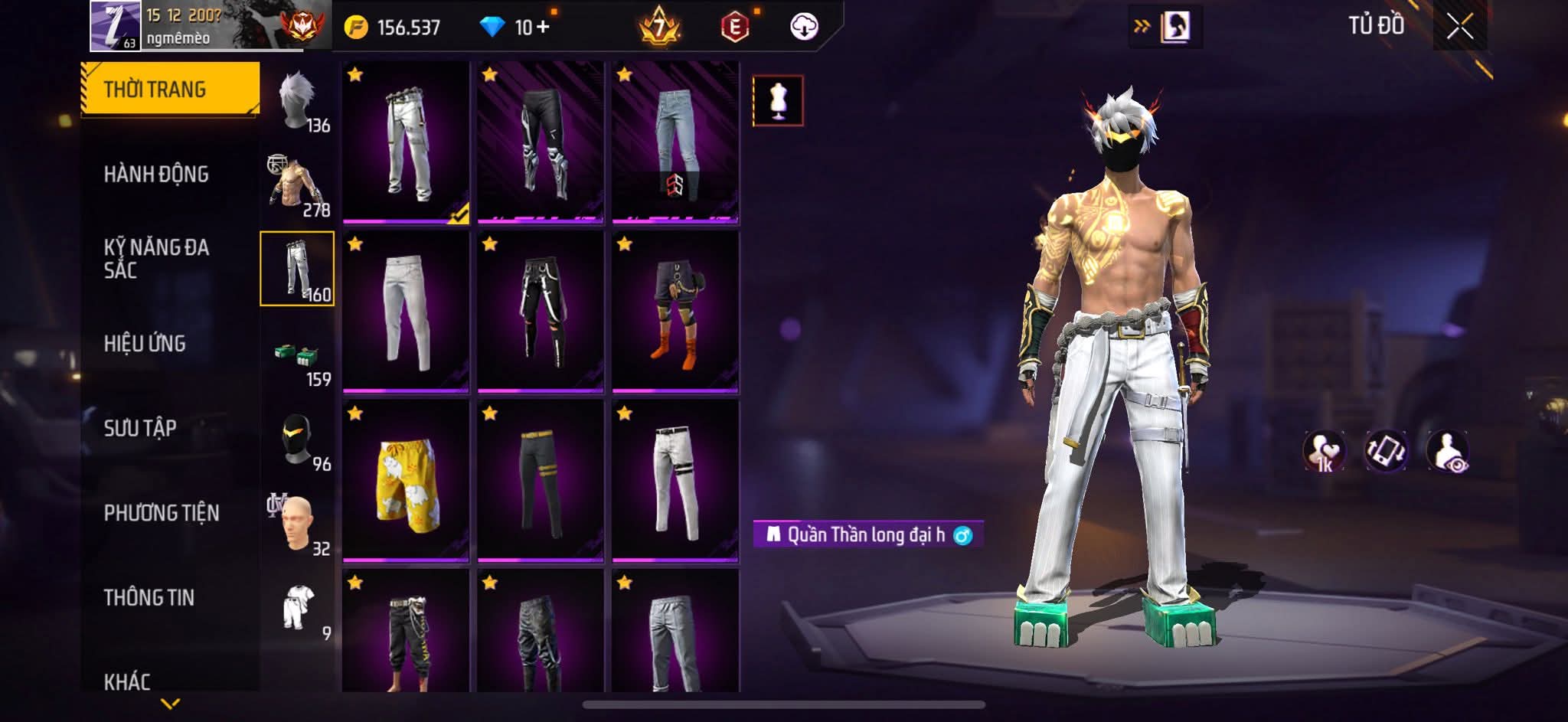This screenshot has height=722, width=1568.
Task: Close the wardrobe screen
Action: click(1459, 28)
